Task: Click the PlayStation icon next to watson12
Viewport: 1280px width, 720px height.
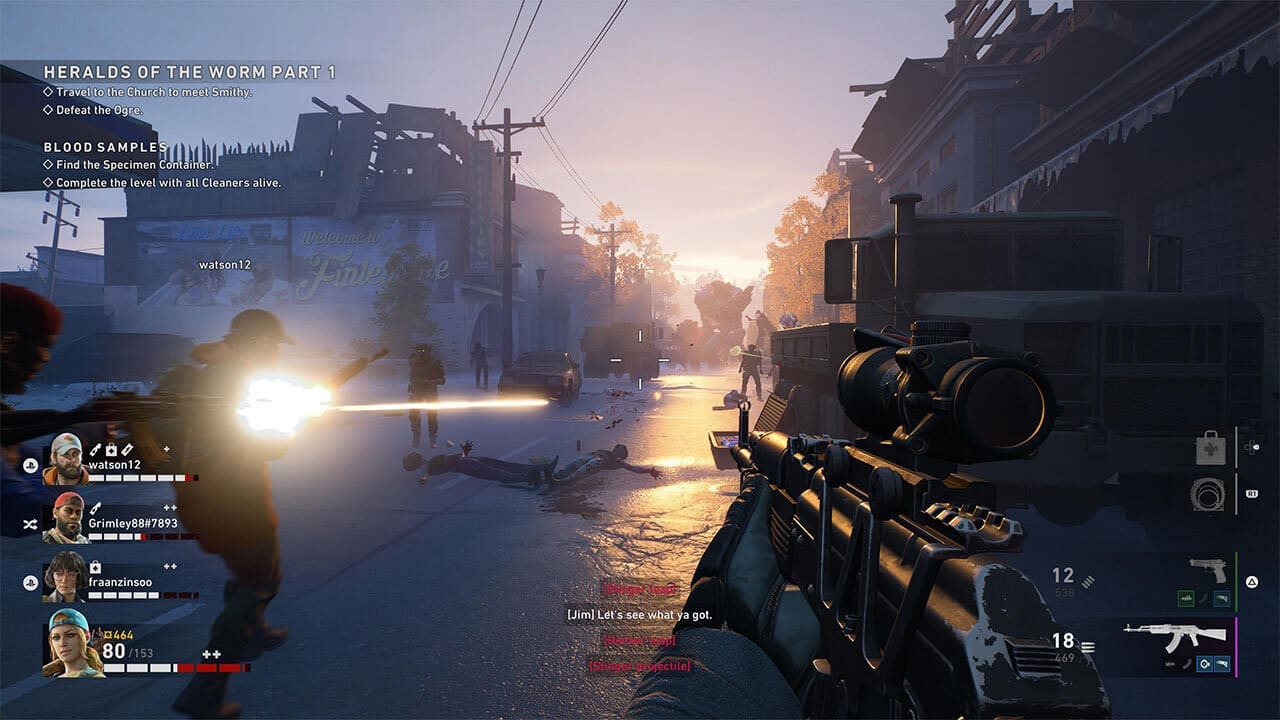Action: pos(31,465)
